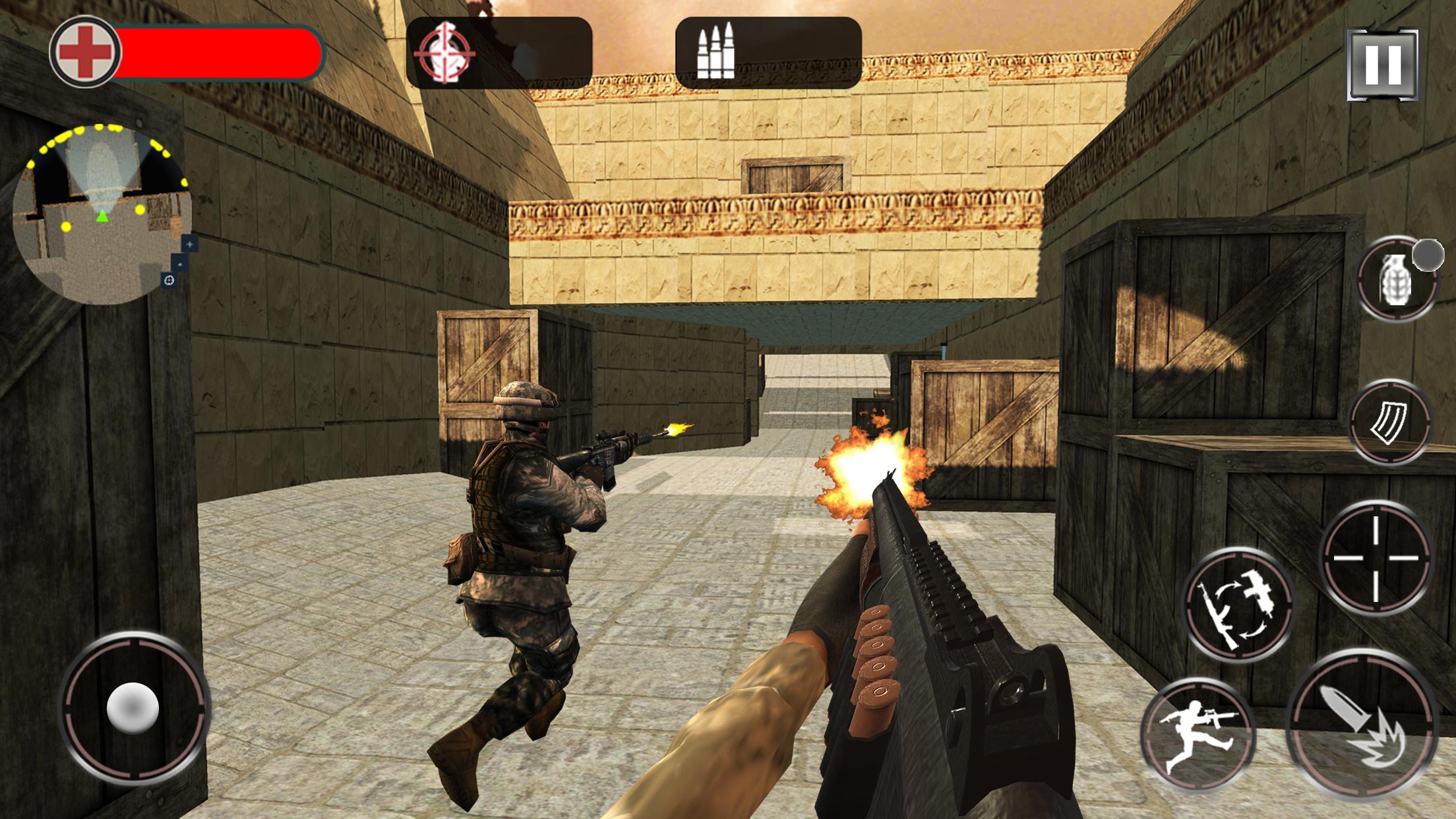Zoom in the minimap with plus button
1456x819 pixels.
point(190,244)
